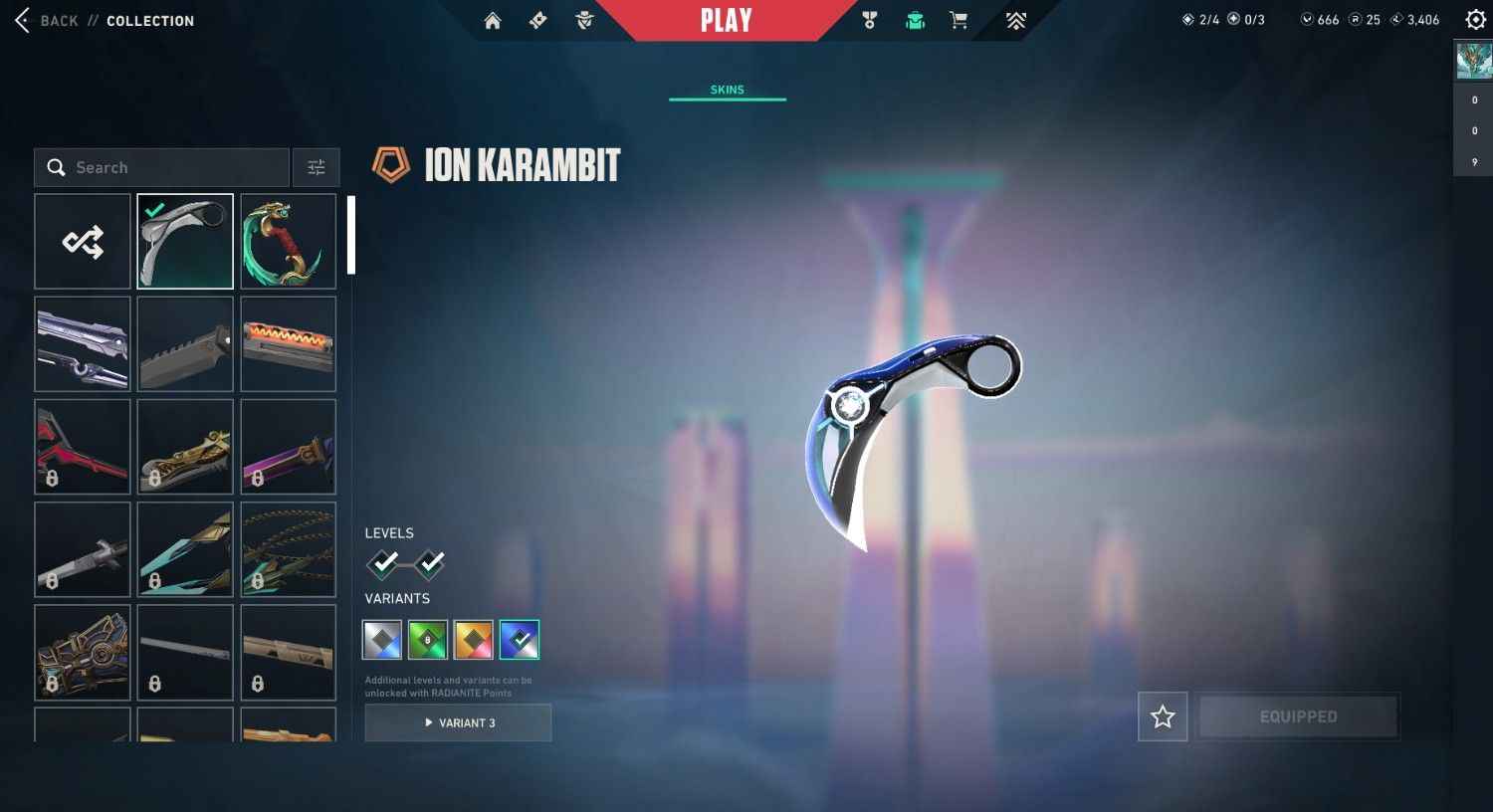This screenshot has width=1493, height=812.
Task: Select the orange variant locked swatch
Action: click(x=473, y=639)
